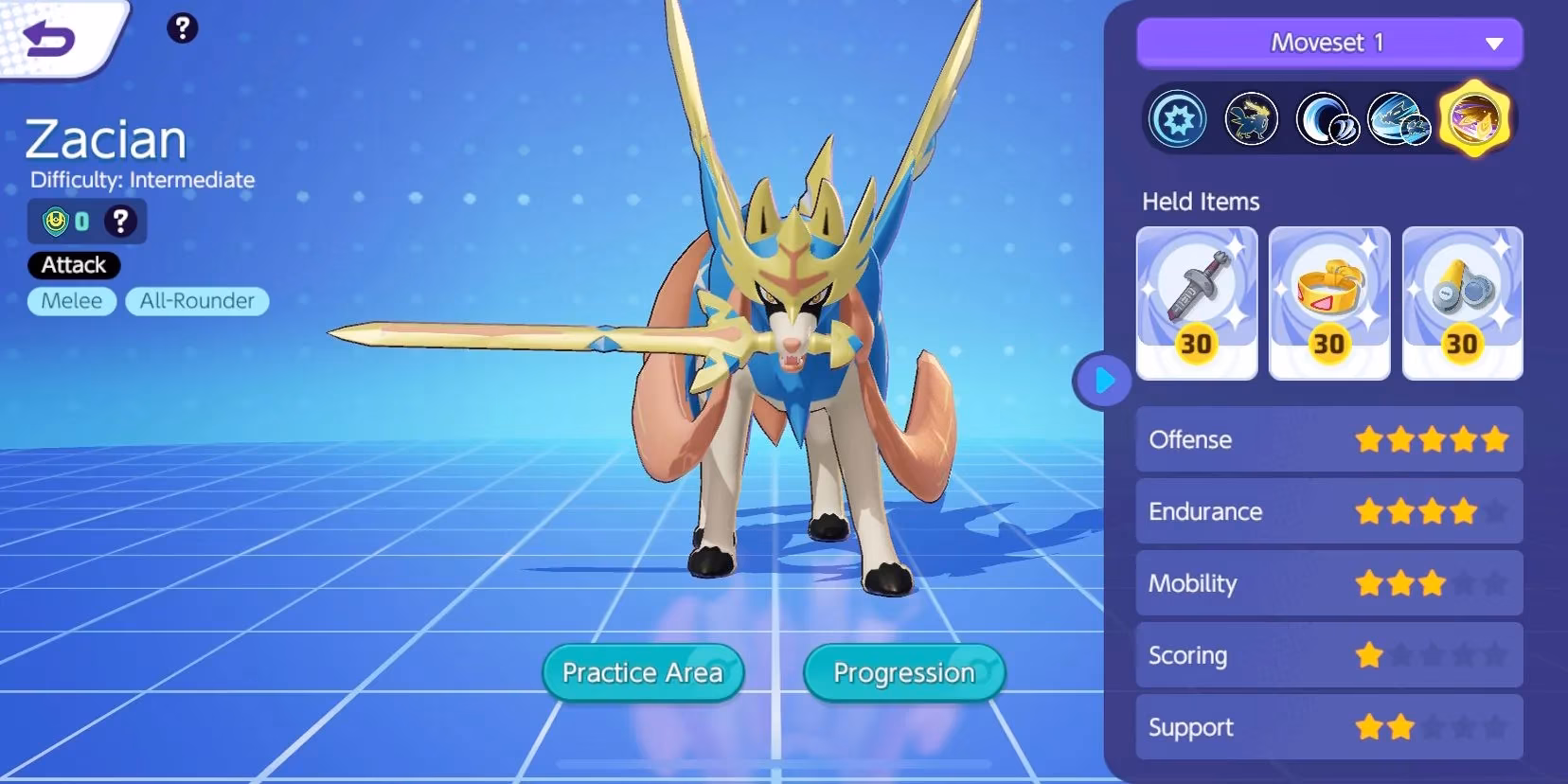The width and height of the screenshot is (1568, 784).
Task: Open the Progression screen
Action: coord(902,672)
